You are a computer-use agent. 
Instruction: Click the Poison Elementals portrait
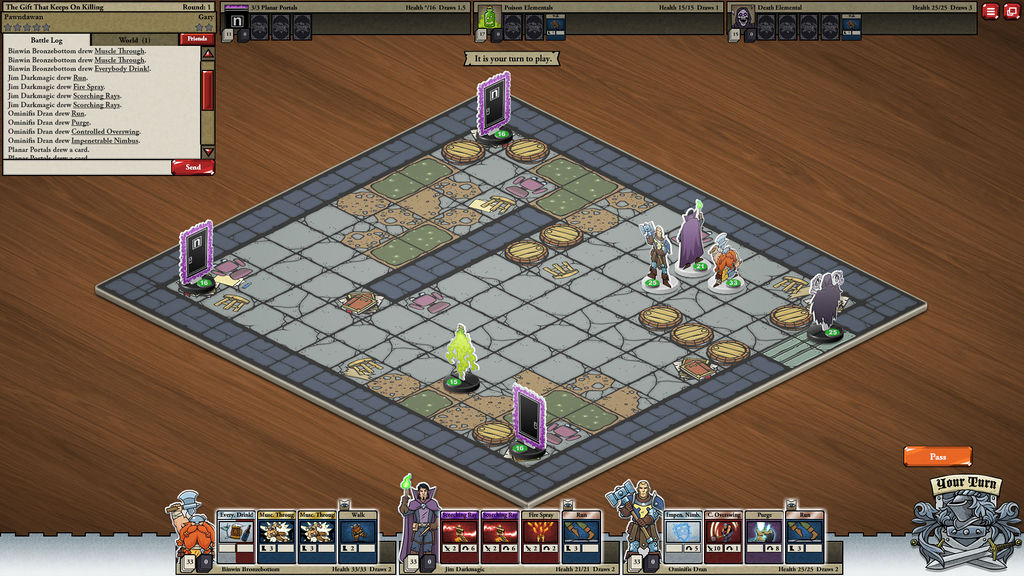(x=489, y=17)
